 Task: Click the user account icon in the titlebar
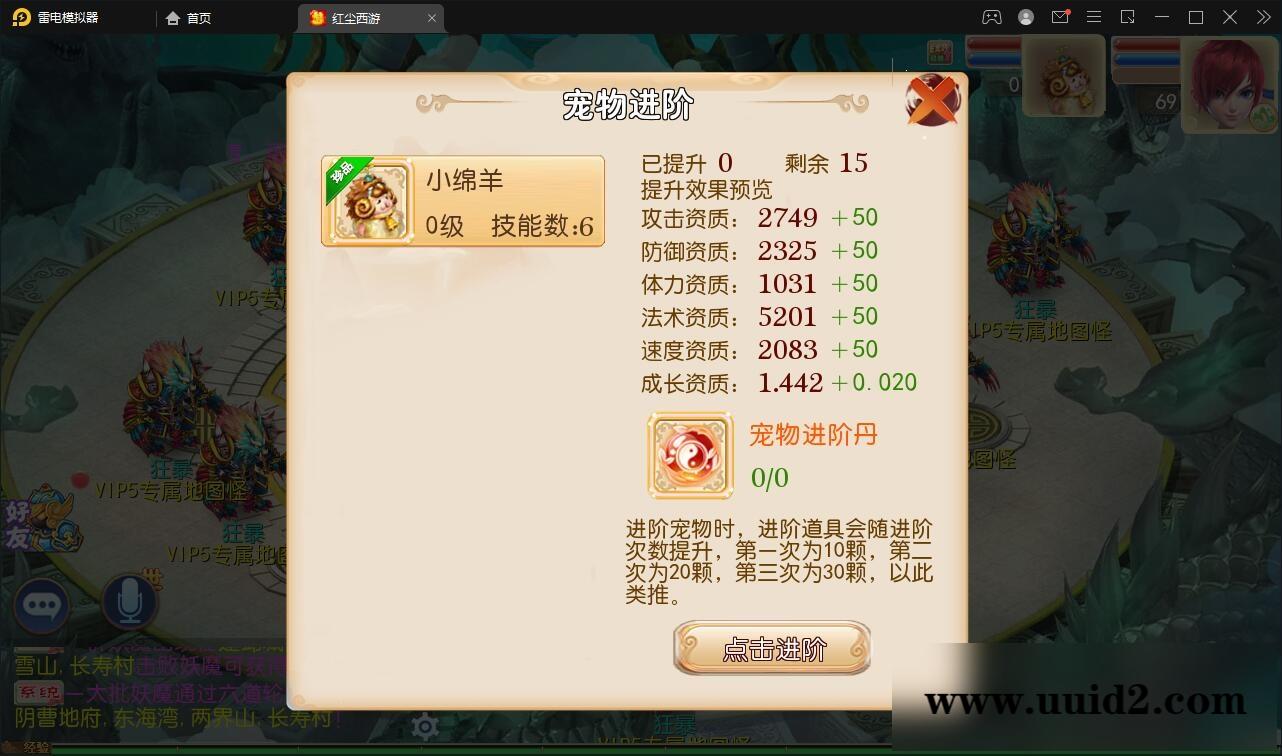[x=1025, y=17]
